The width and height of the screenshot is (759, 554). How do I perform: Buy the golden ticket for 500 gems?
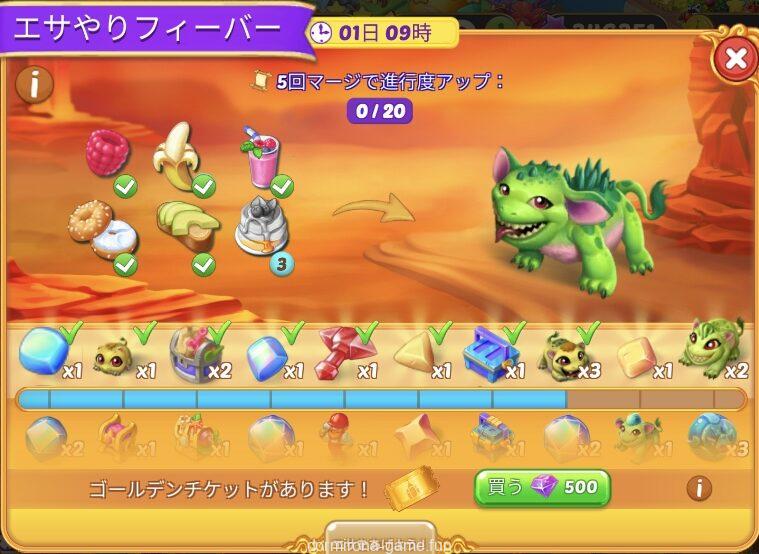pos(542,488)
